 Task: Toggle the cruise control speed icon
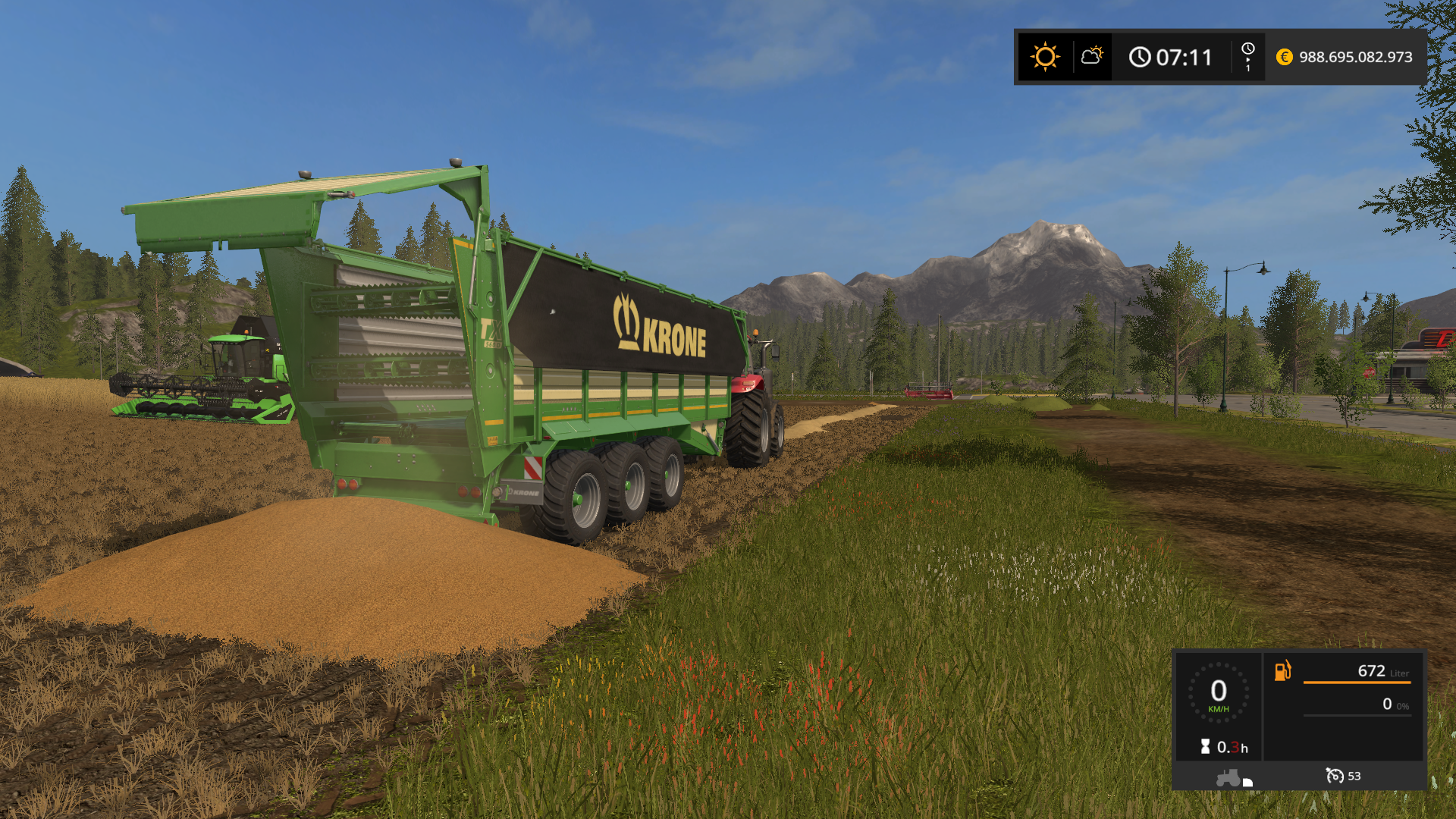(1334, 776)
